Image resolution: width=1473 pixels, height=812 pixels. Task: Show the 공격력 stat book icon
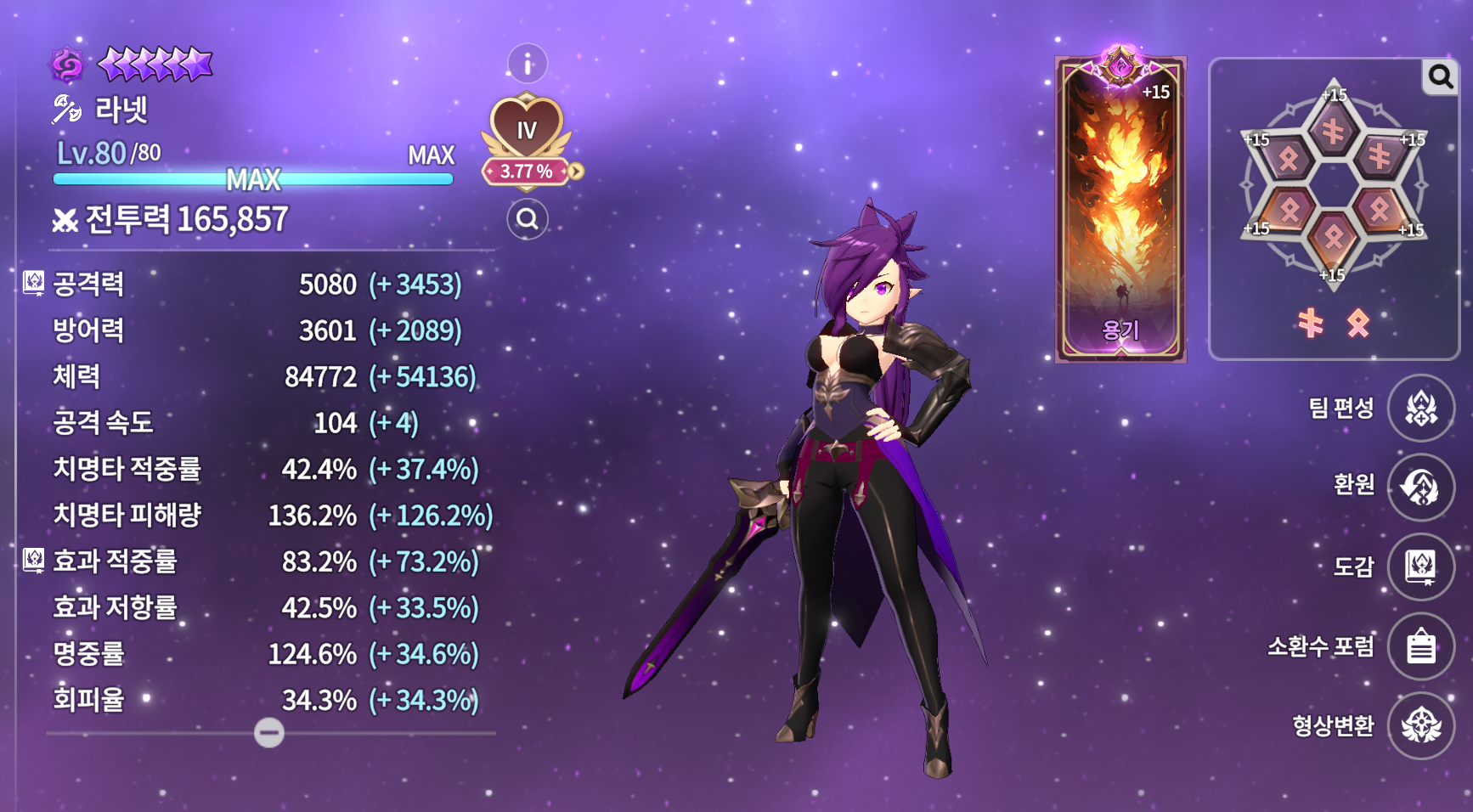[33, 283]
